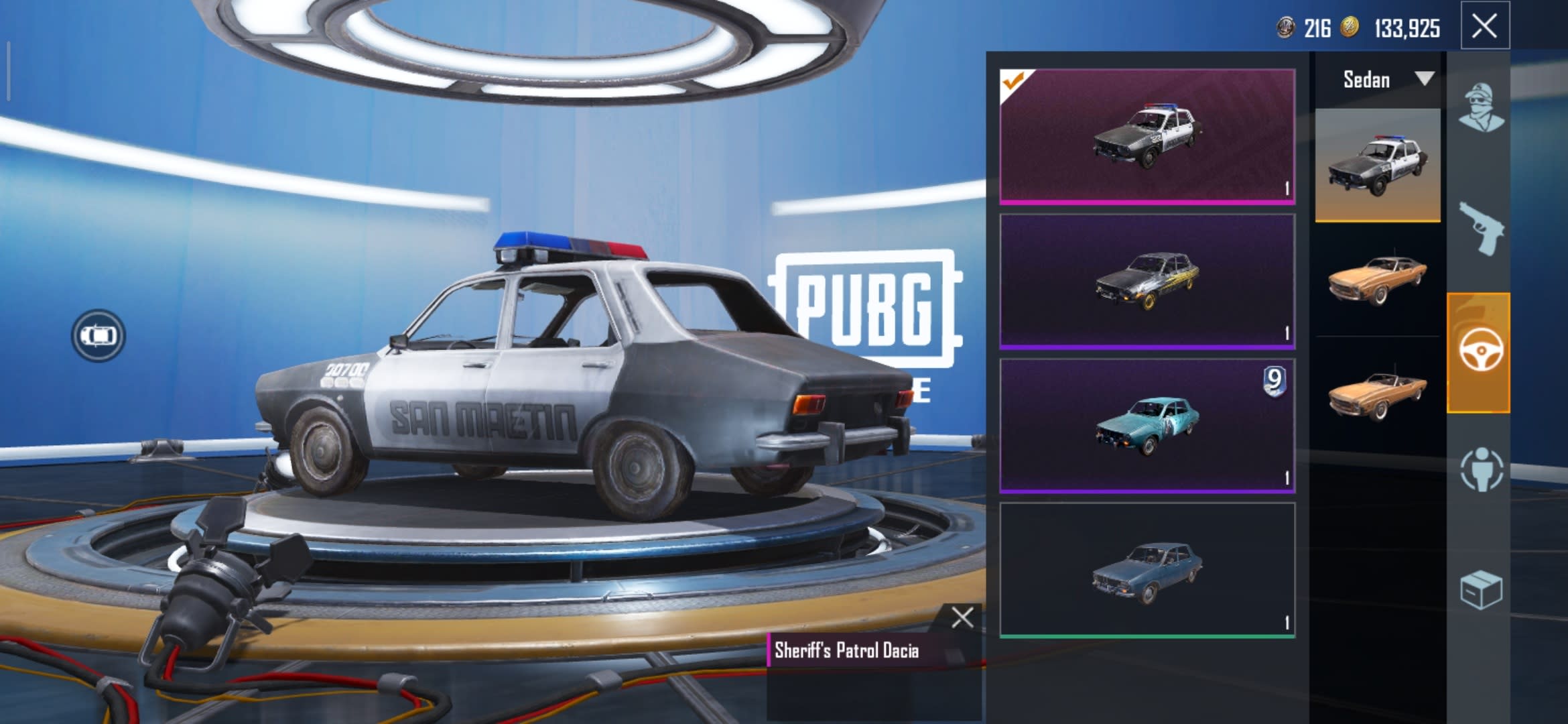Select the equipped Sheriff's Patrol Dacia skin
1568x724 pixels.
tap(1147, 136)
